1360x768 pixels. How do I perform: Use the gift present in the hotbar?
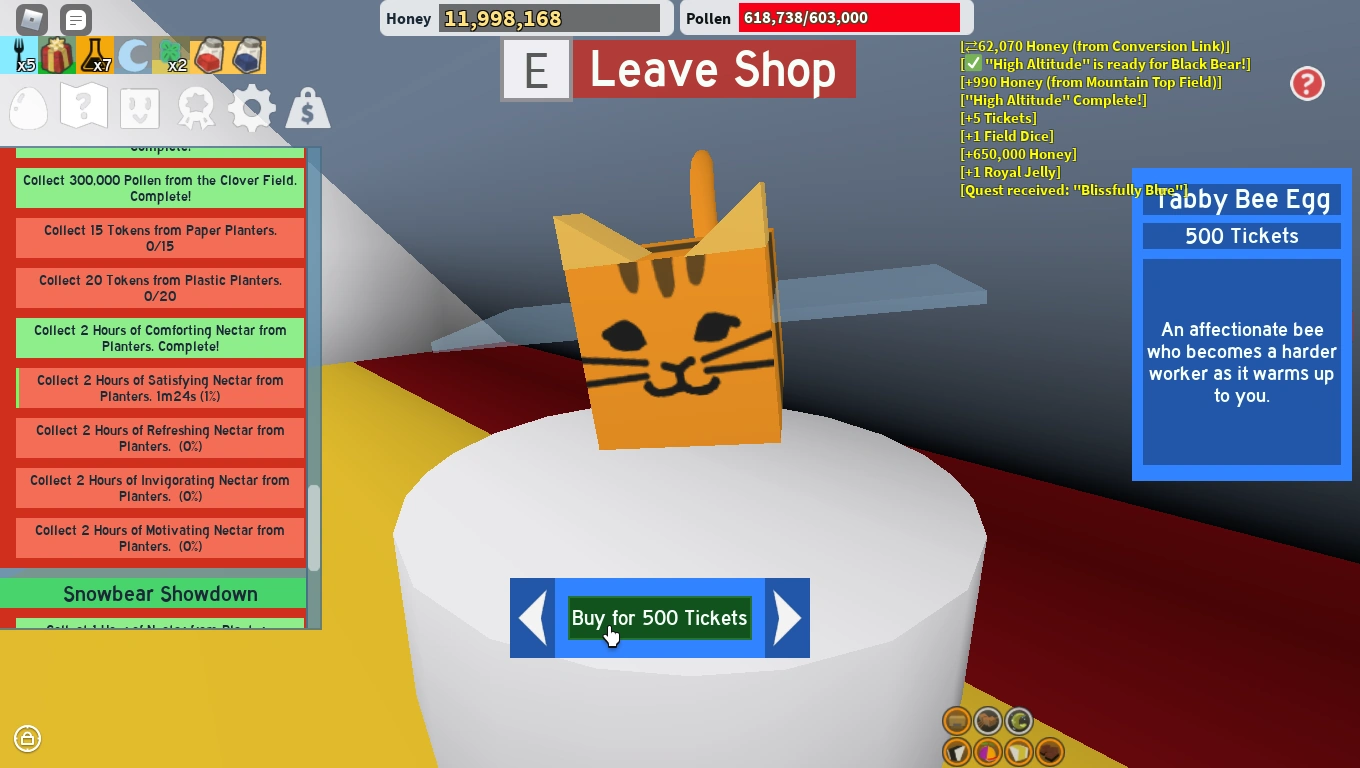click(x=57, y=54)
